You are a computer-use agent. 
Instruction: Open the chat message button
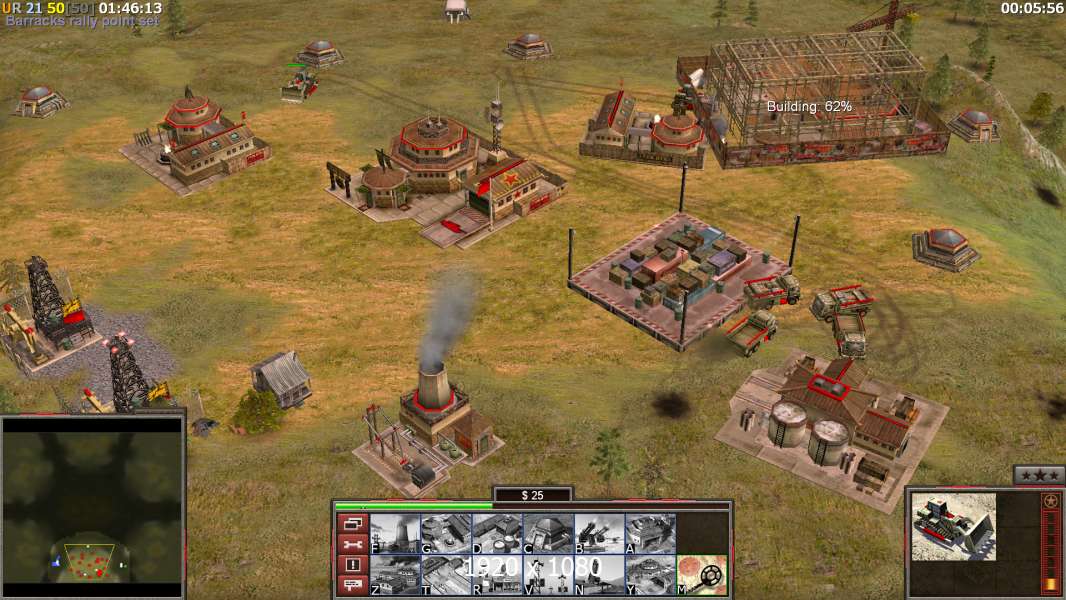point(351,585)
